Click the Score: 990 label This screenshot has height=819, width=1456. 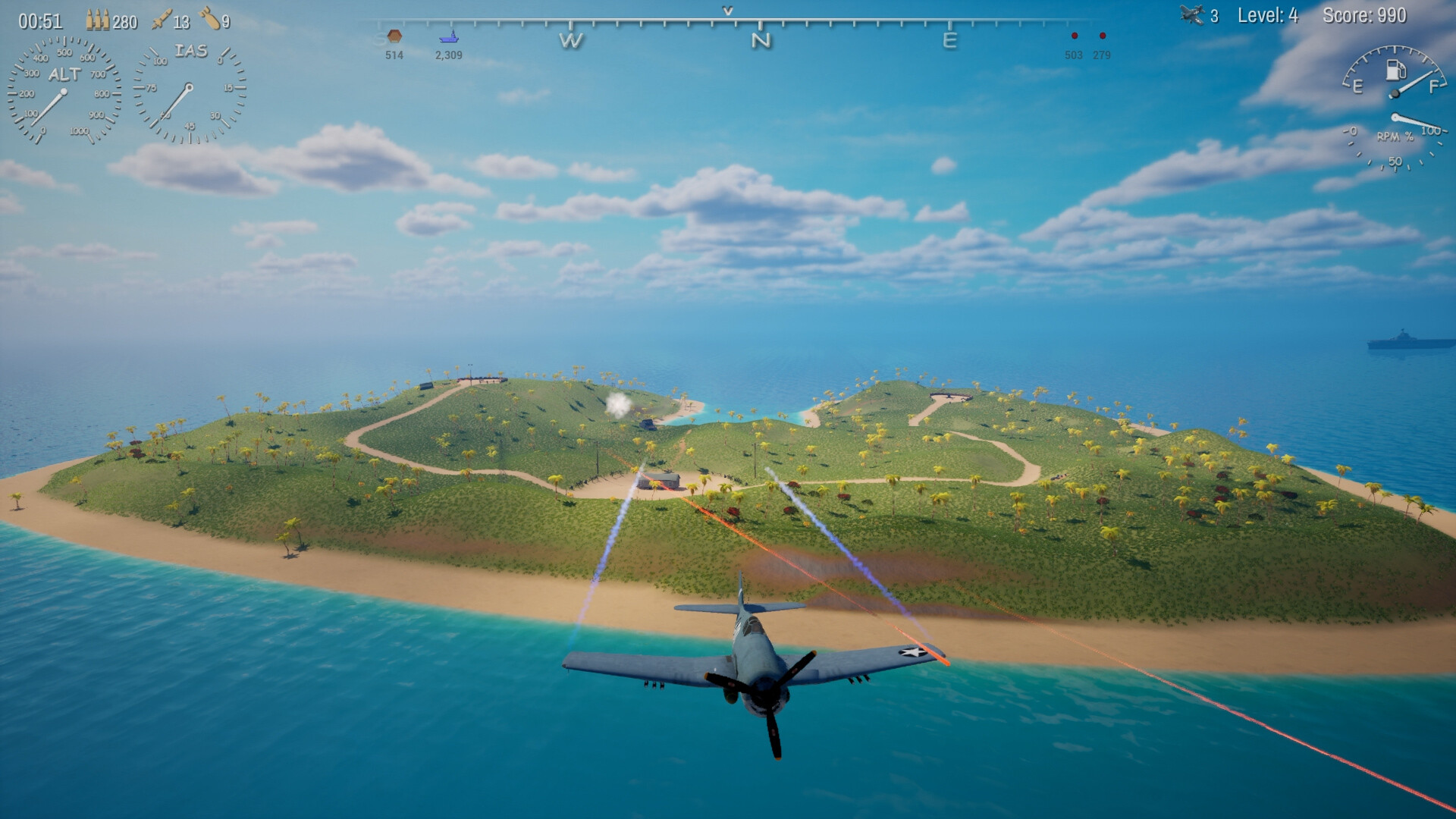(1363, 13)
